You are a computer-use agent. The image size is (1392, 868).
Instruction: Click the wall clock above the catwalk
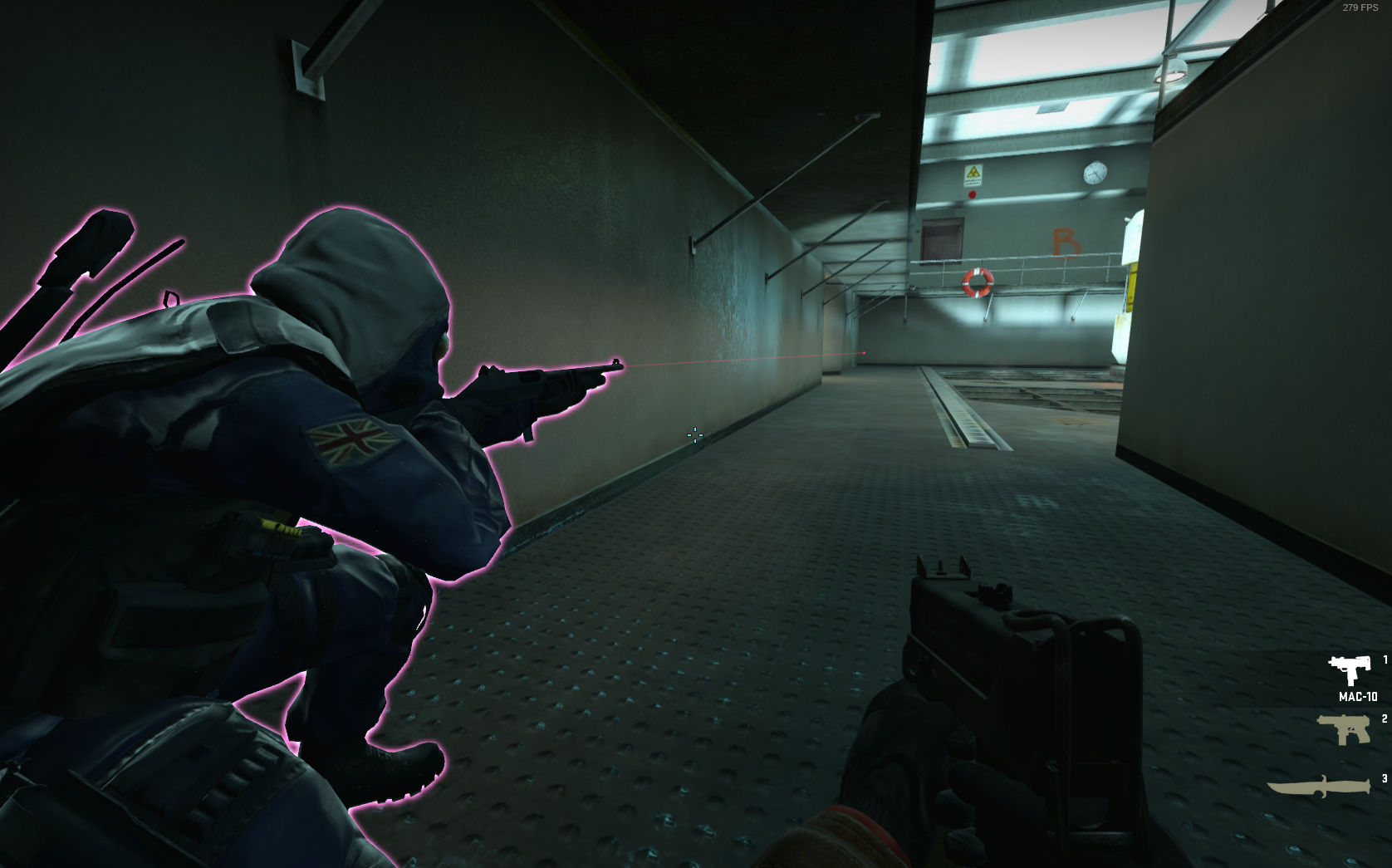click(1094, 172)
